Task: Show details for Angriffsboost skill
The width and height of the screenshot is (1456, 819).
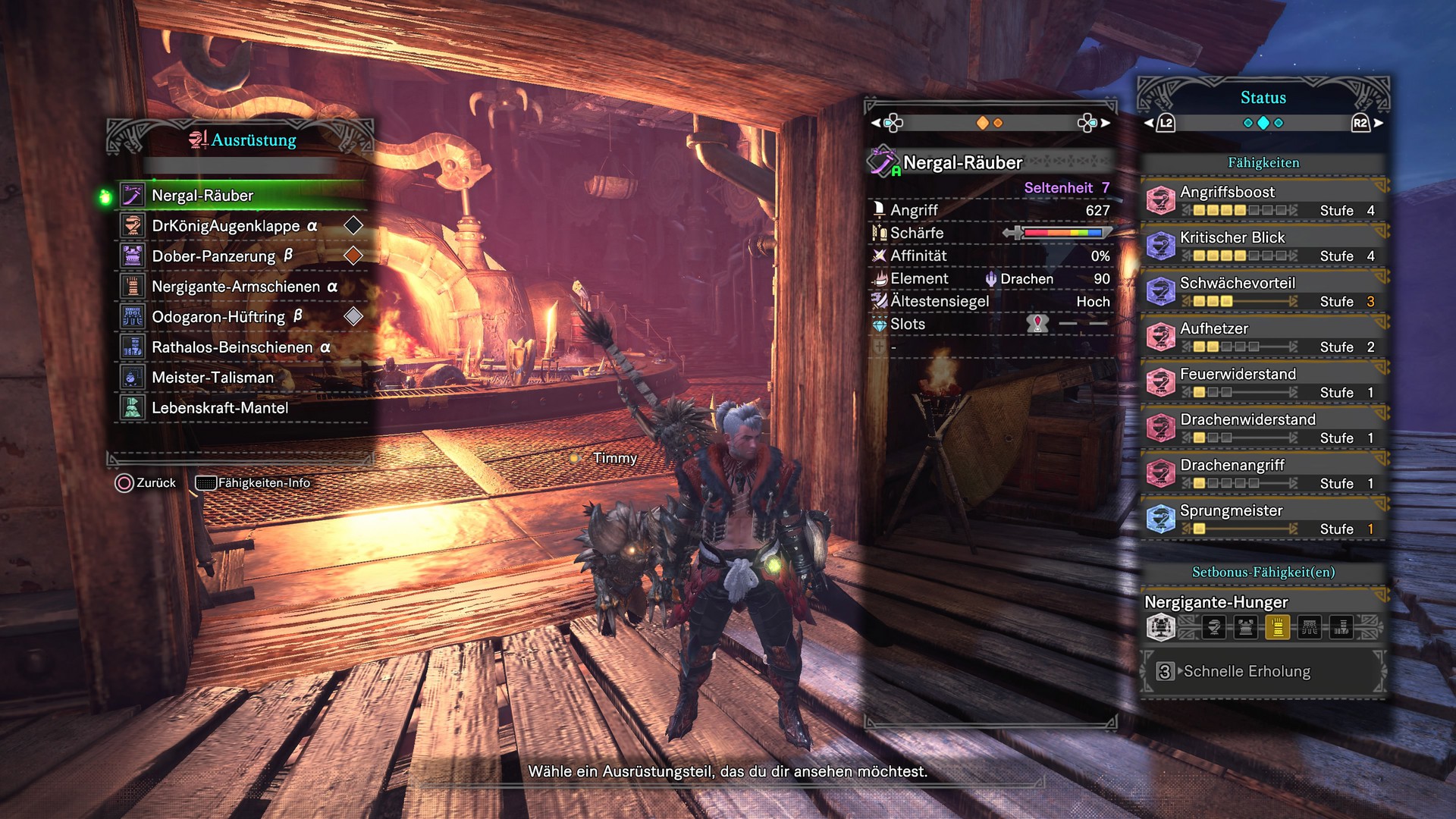Action: [1262, 200]
